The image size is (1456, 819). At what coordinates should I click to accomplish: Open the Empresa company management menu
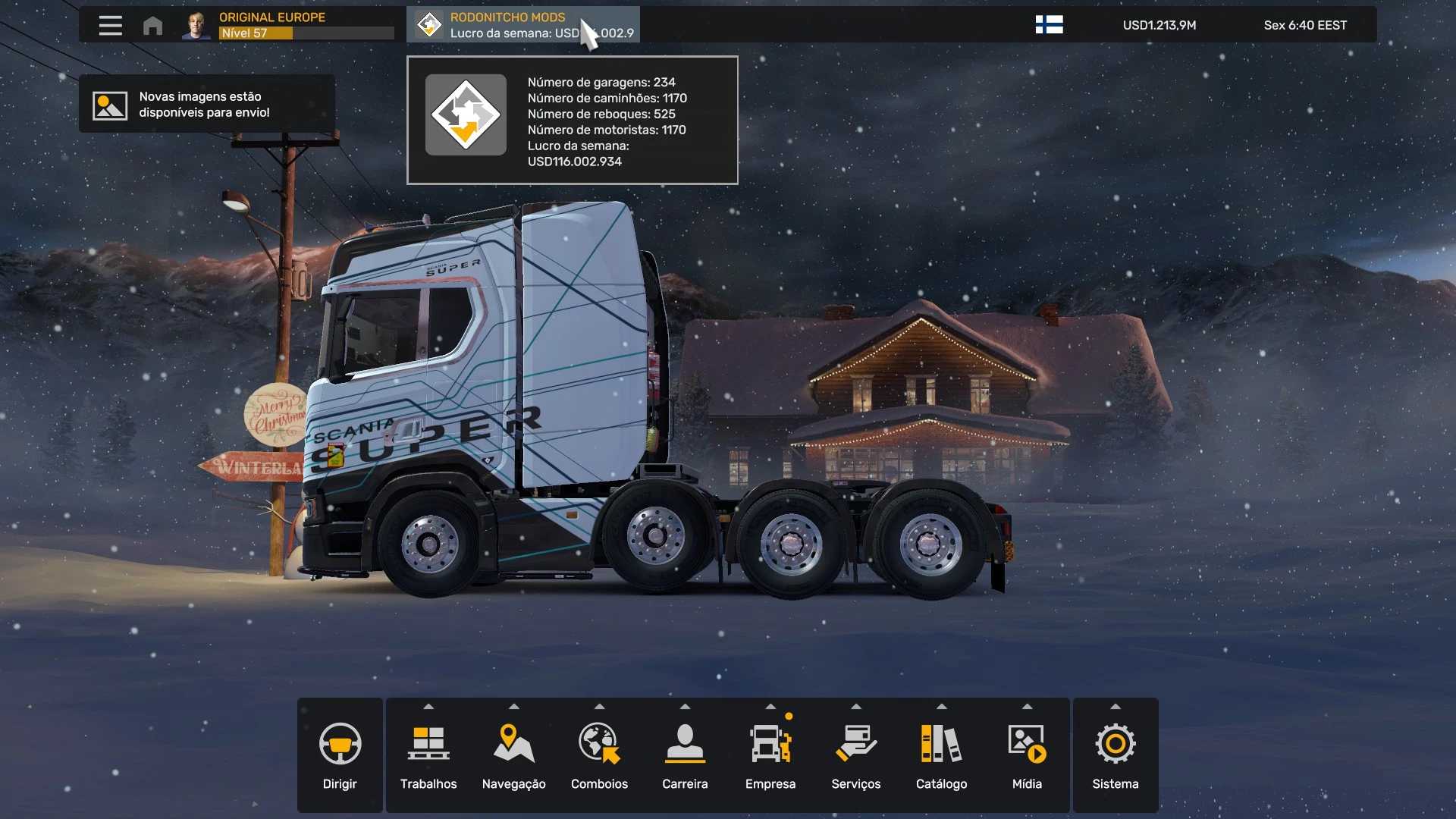point(770,755)
